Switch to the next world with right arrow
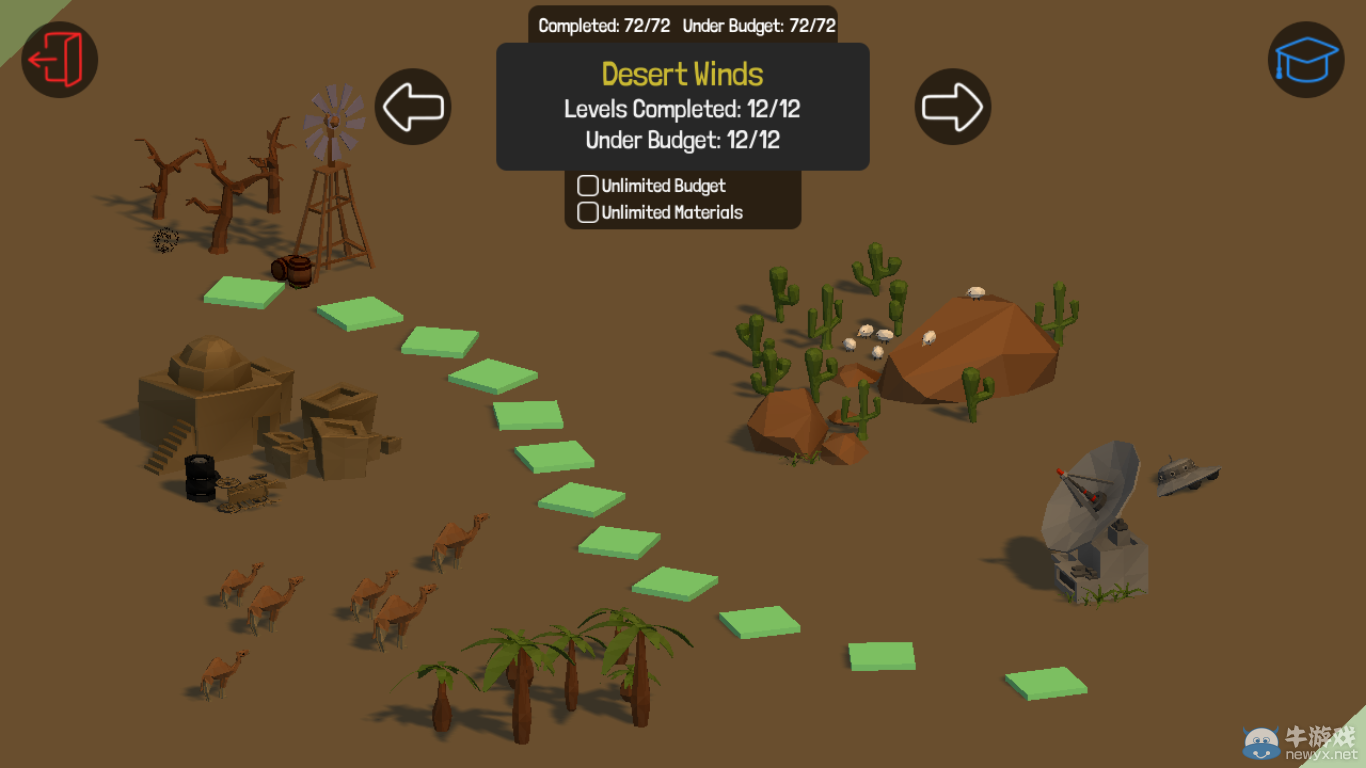The height and width of the screenshot is (768, 1366). pos(952,107)
